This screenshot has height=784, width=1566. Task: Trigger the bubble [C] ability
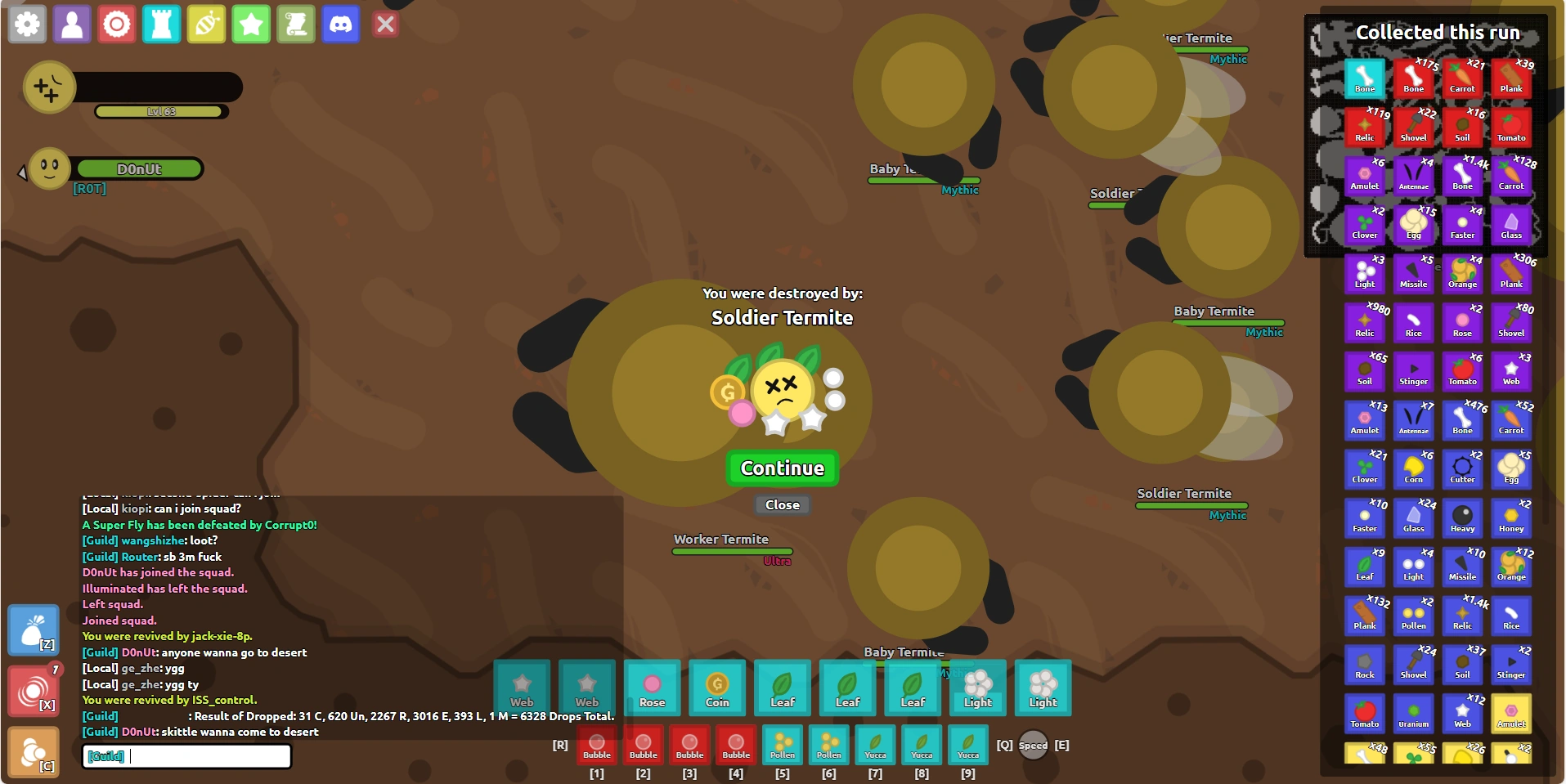coord(32,750)
